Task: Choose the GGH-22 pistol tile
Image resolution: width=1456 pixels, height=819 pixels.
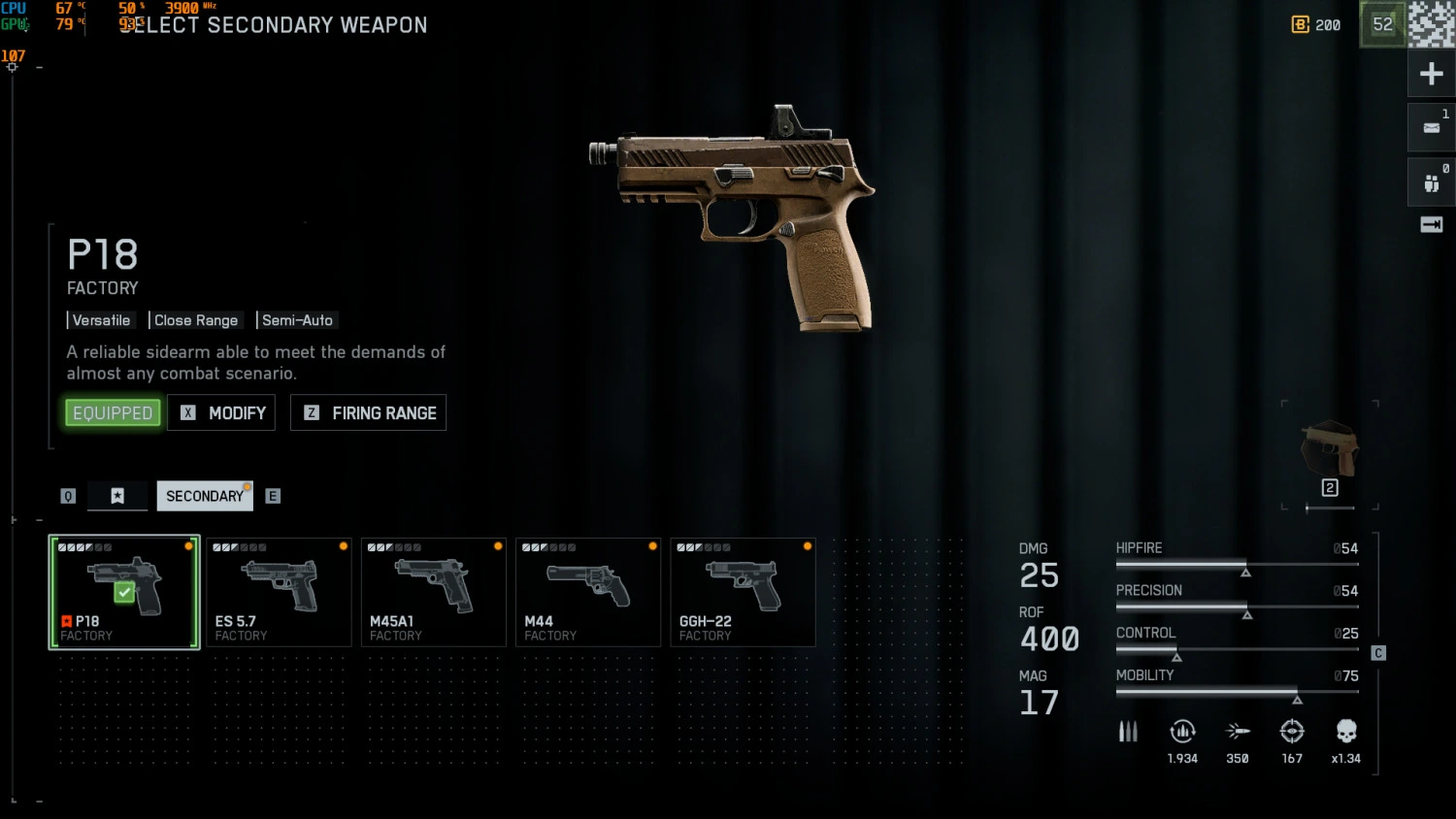Action: click(743, 592)
